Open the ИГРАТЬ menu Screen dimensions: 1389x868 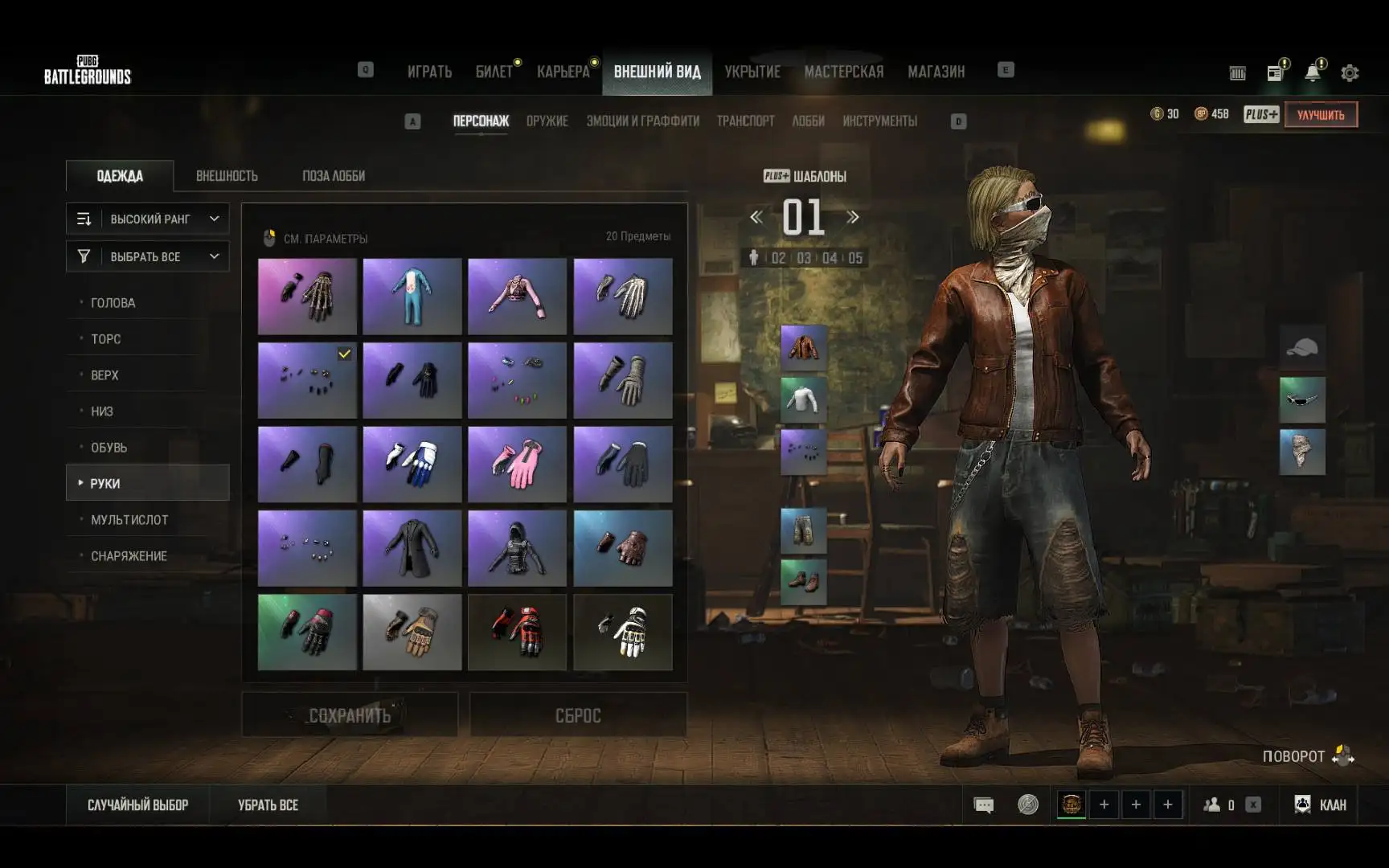[429, 72]
